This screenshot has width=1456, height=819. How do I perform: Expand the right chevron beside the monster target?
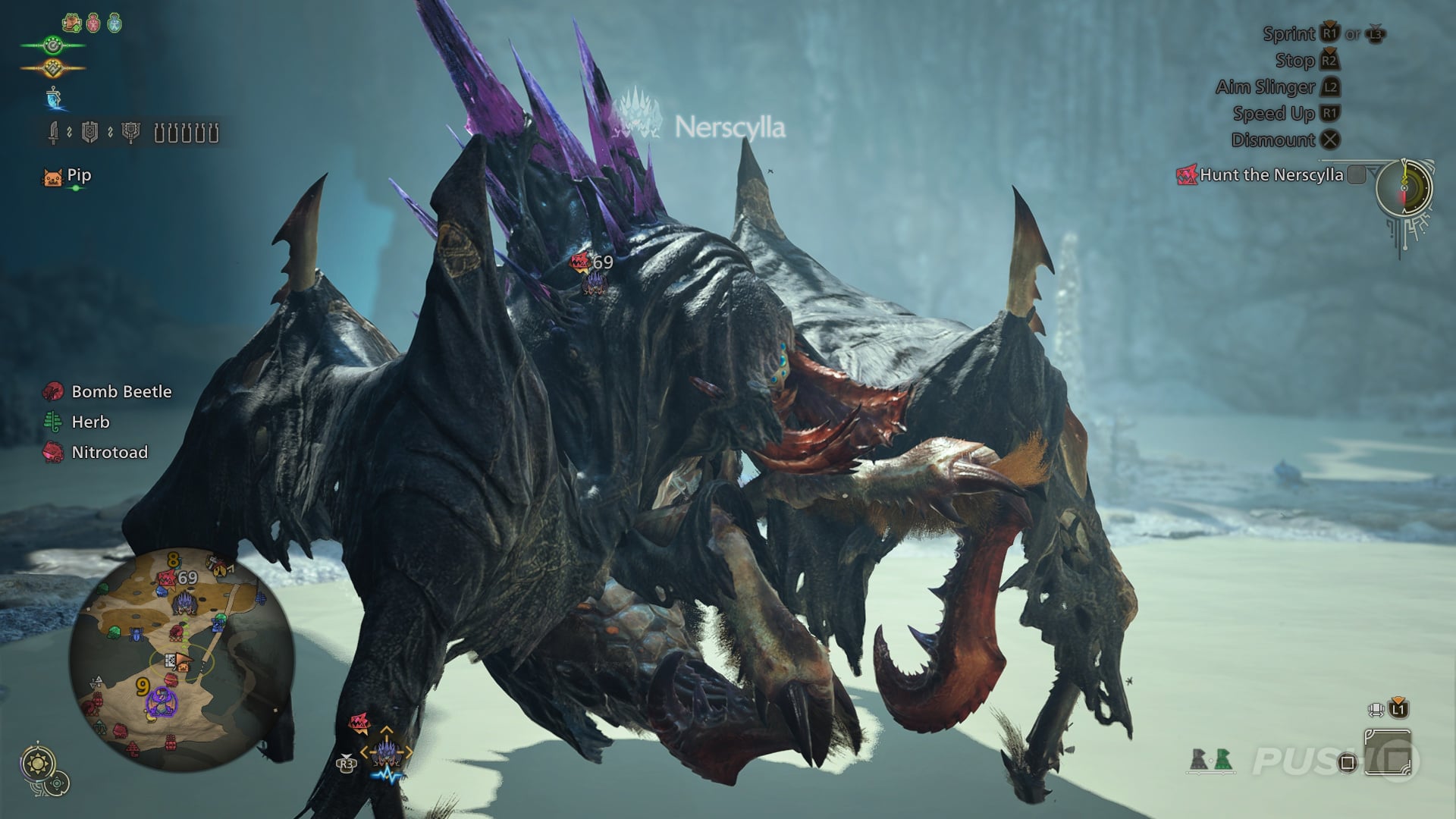(x=409, y=752)
